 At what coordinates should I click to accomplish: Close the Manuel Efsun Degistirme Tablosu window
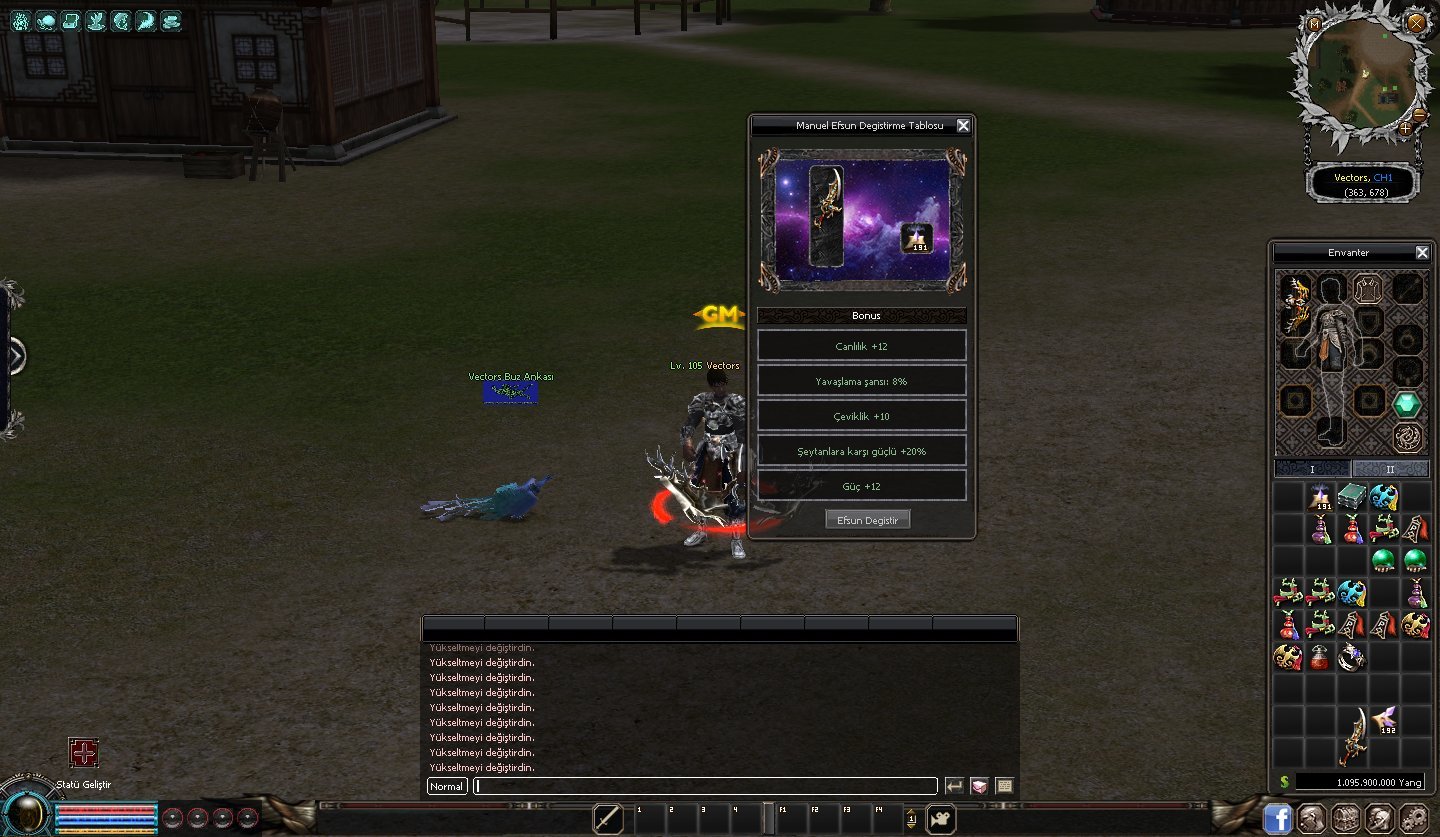(963, 126)
